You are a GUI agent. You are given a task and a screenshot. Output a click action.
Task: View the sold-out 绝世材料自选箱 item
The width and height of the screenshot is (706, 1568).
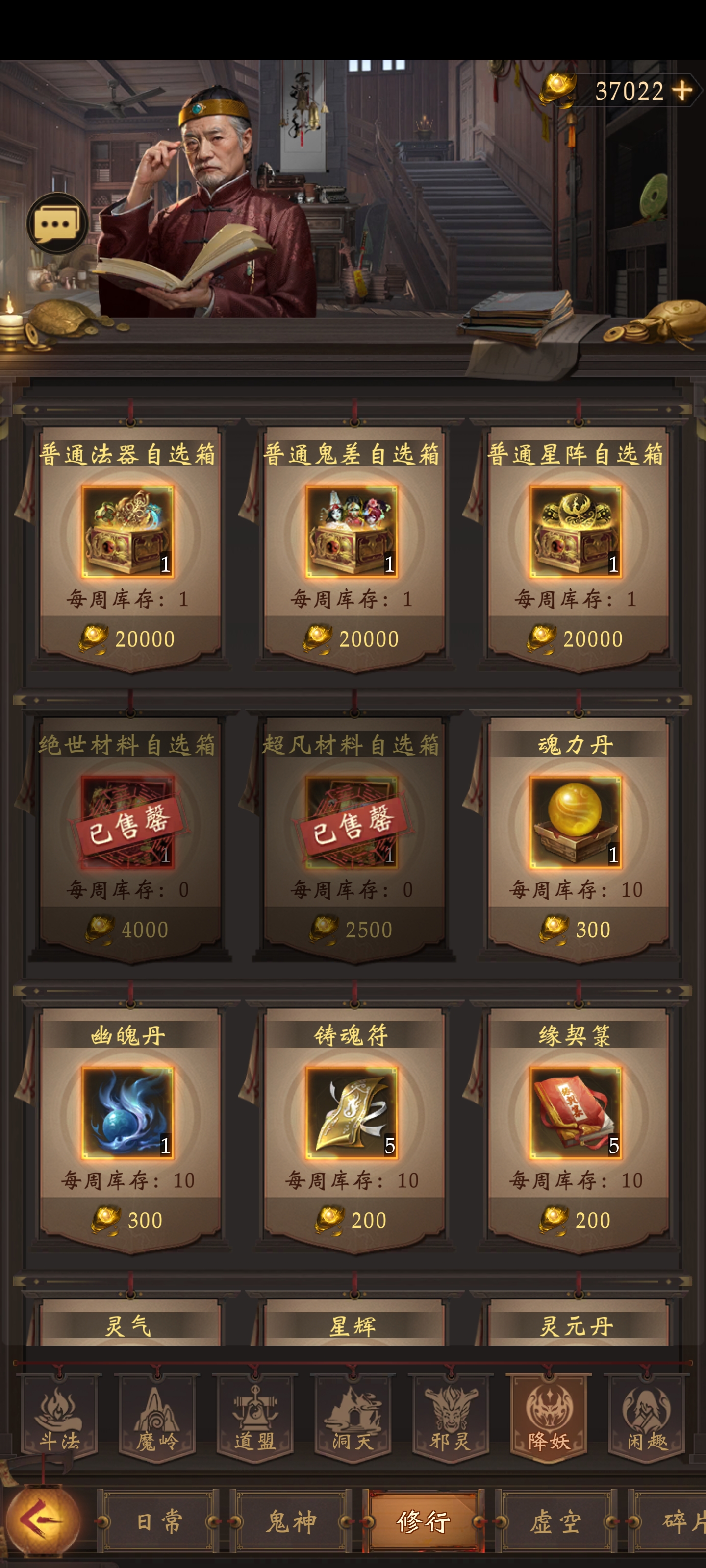tap(130, 821)
